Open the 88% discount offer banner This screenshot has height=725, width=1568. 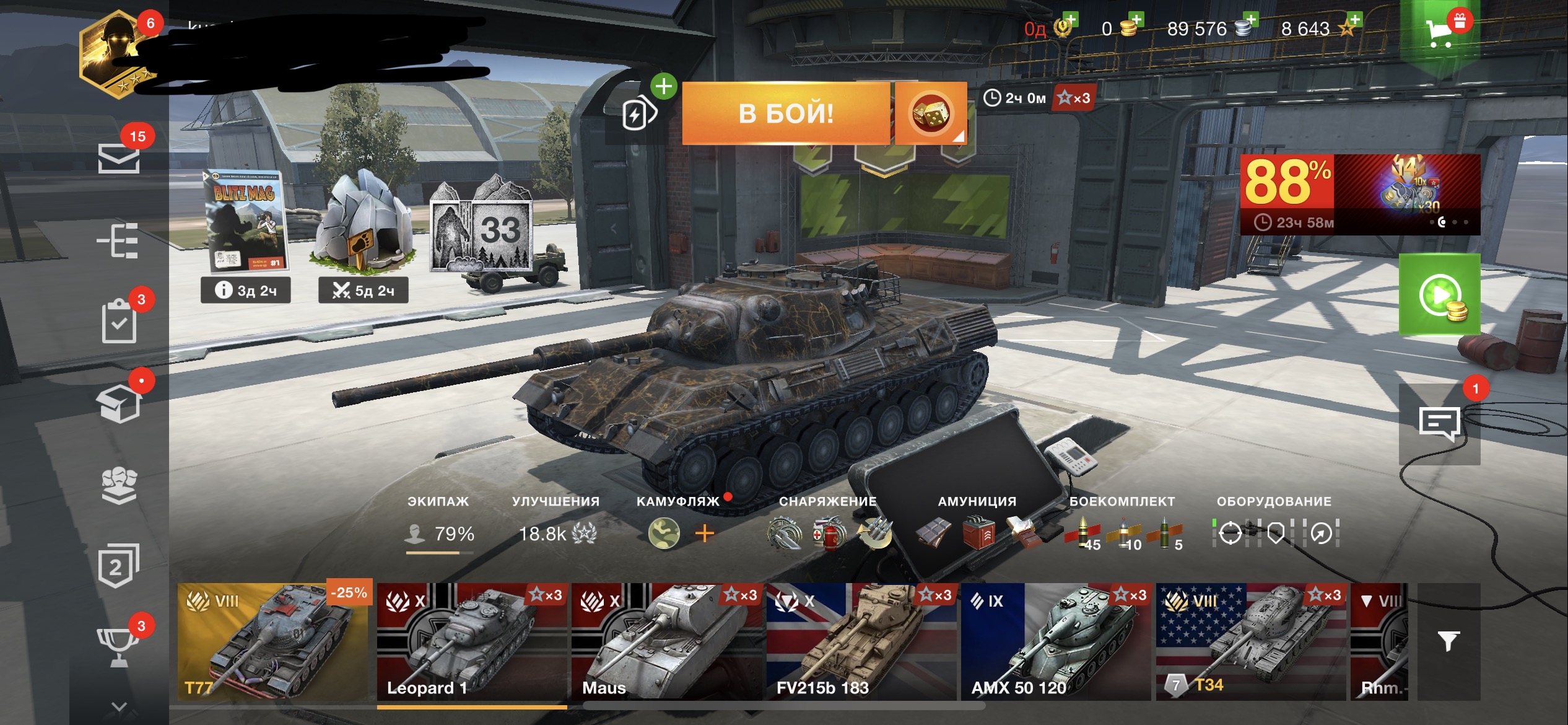(1359, 194)
